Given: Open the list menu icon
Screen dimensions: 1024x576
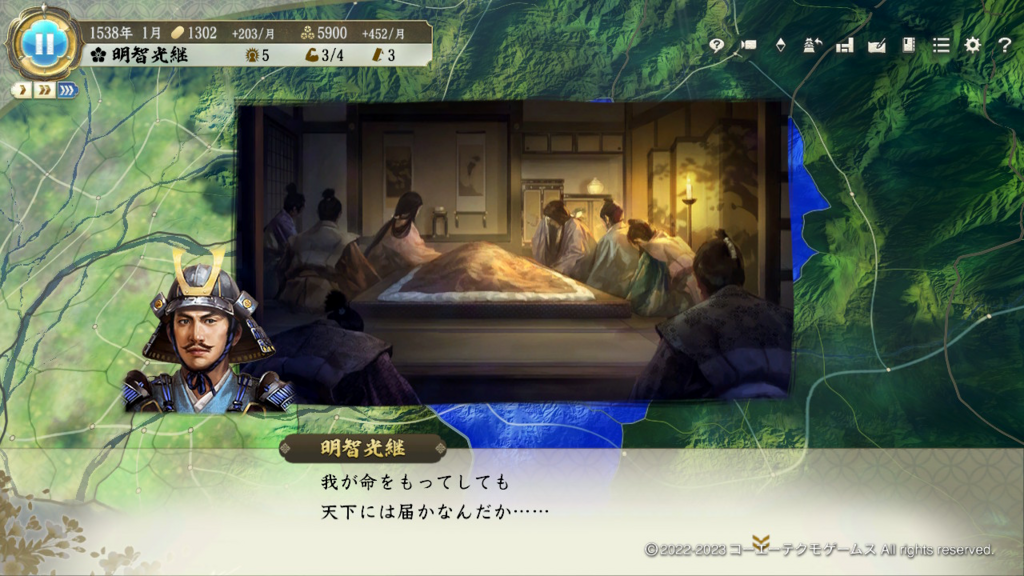Looking at the screenshot, I should pos(941,45).
